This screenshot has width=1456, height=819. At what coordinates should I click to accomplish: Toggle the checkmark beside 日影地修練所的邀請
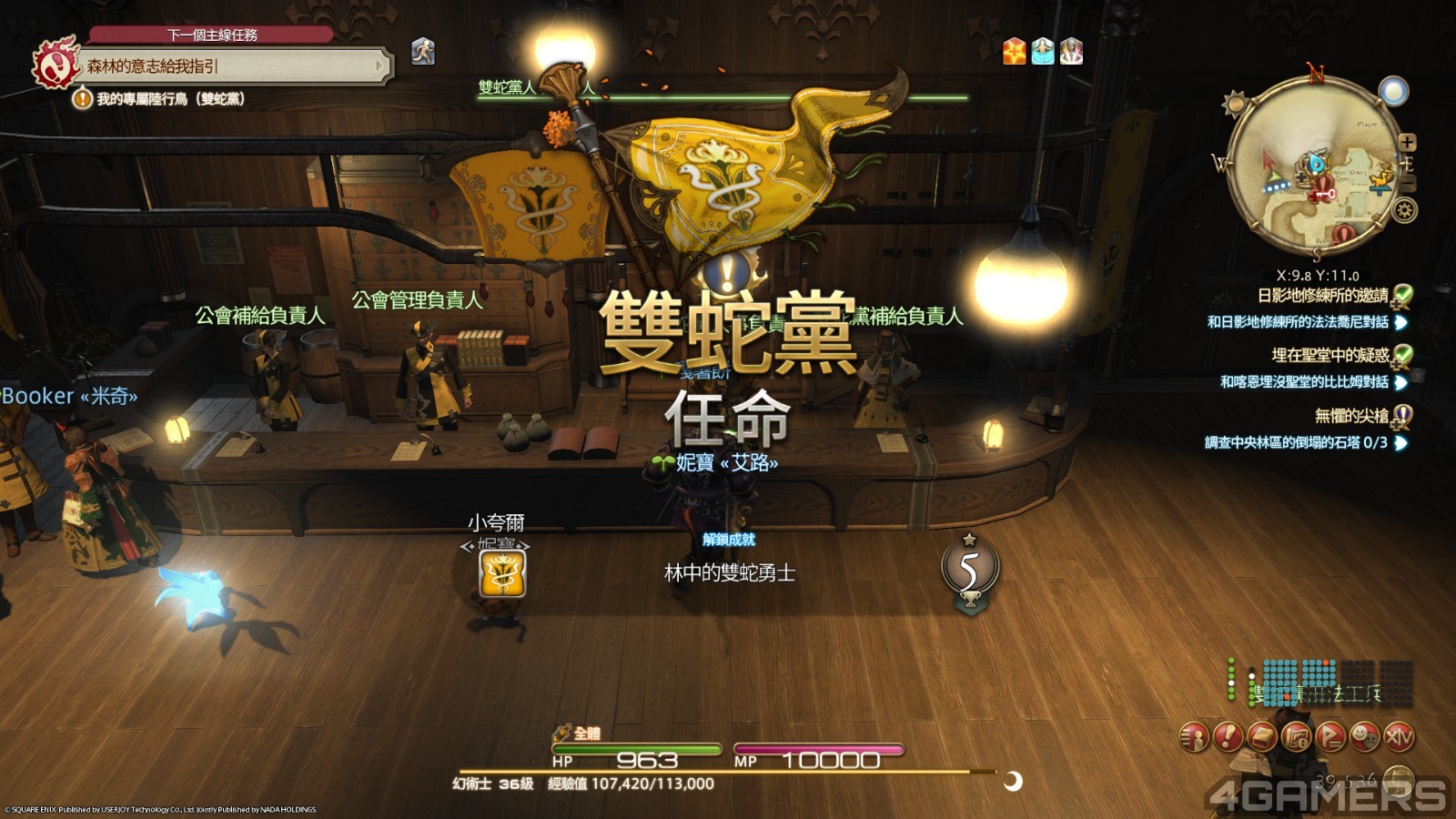coord(1404,295)
